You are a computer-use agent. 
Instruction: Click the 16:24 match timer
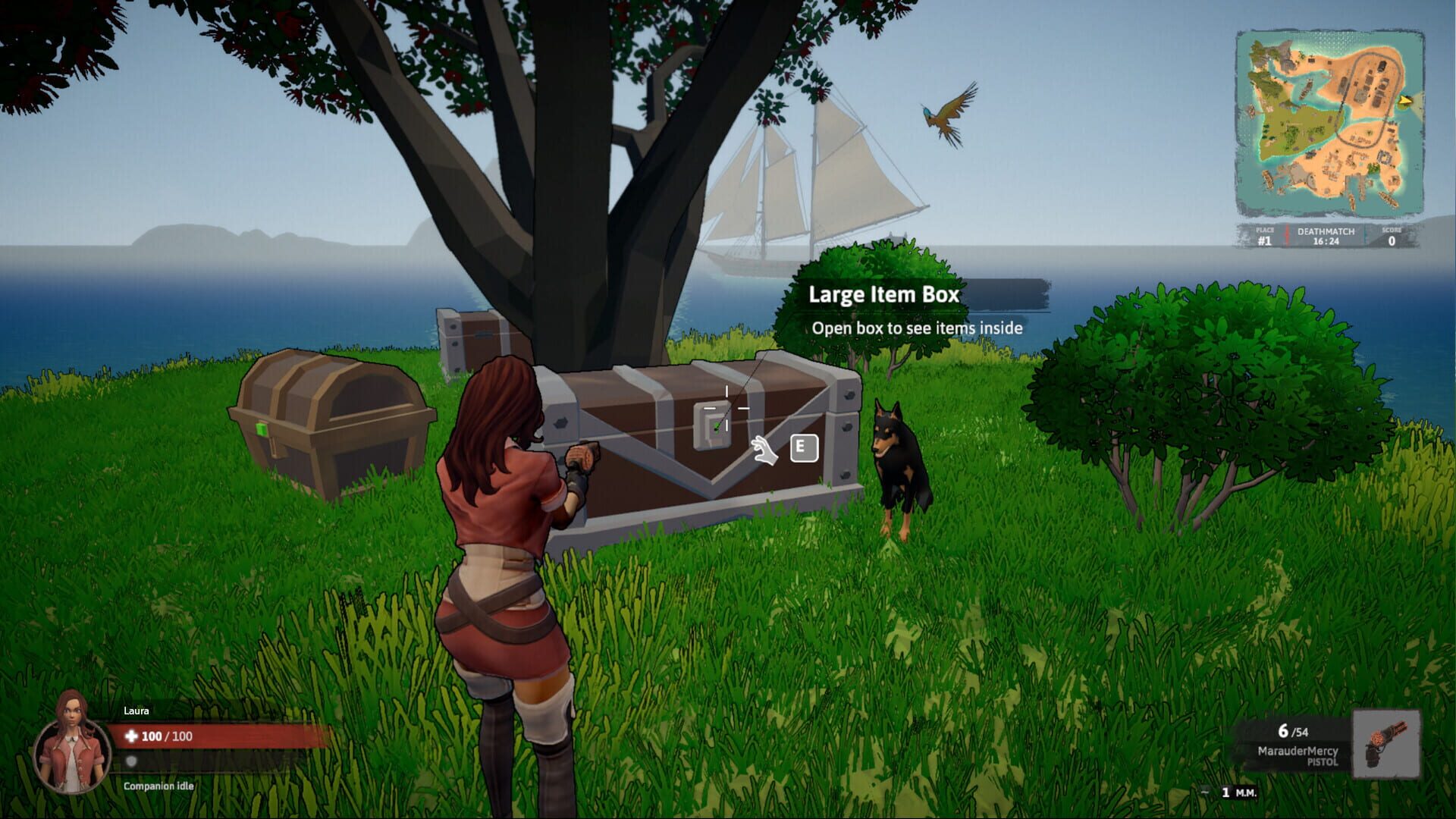tap(1326, 241)
